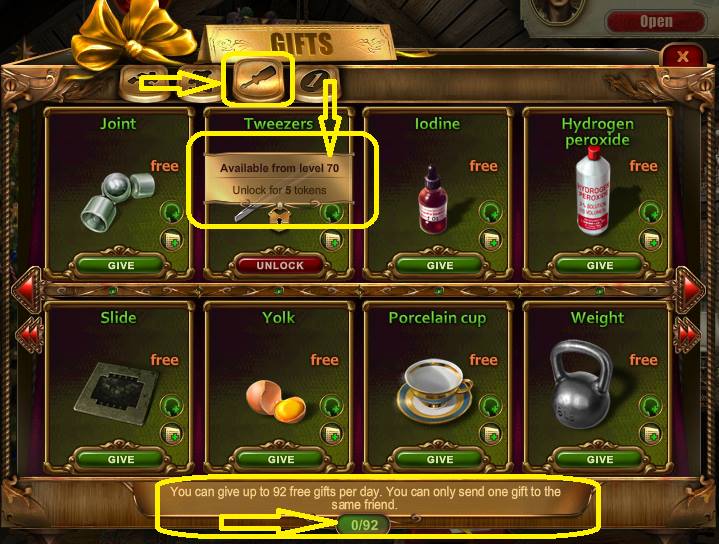Image resolution: width=719 pixels, height=544 pixels.
Task: Click the green round icon on Iodine
Action: [x=489, y=212]
